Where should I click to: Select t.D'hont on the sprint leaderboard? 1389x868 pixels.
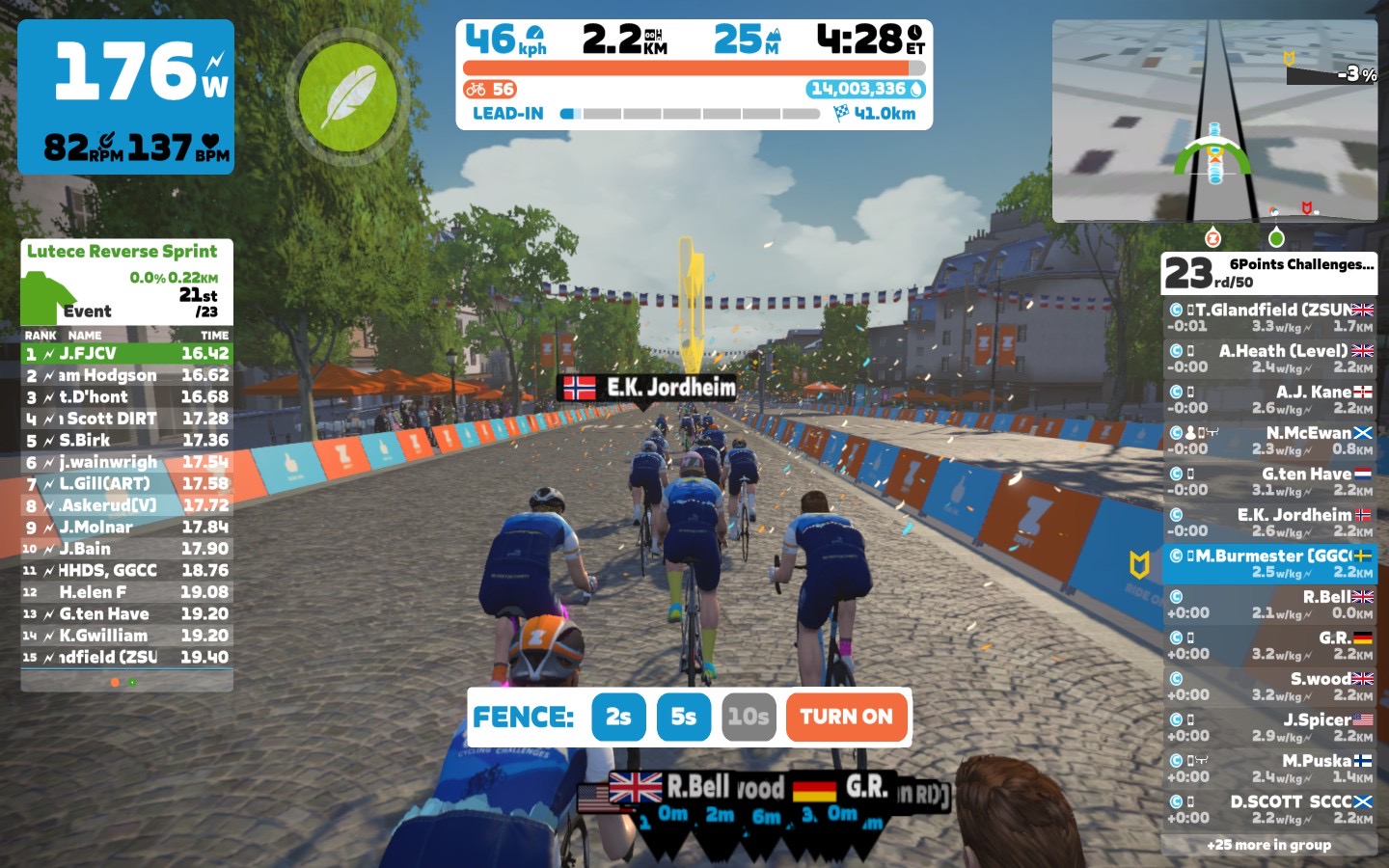click(x=126, y=397)
